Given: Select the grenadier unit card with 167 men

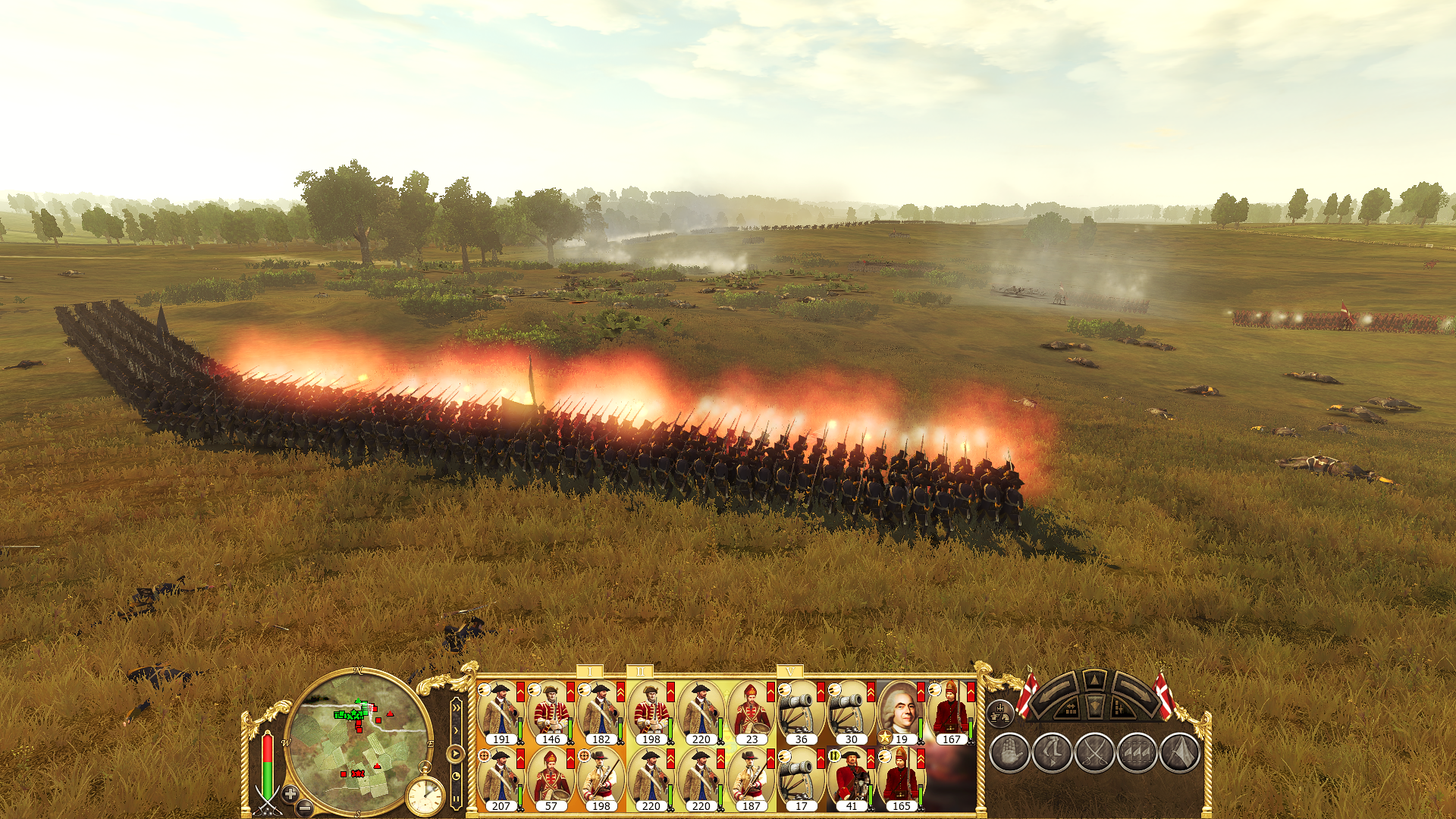Looking at the screenshot, I should pyautogui.click(x=950, y=711).
